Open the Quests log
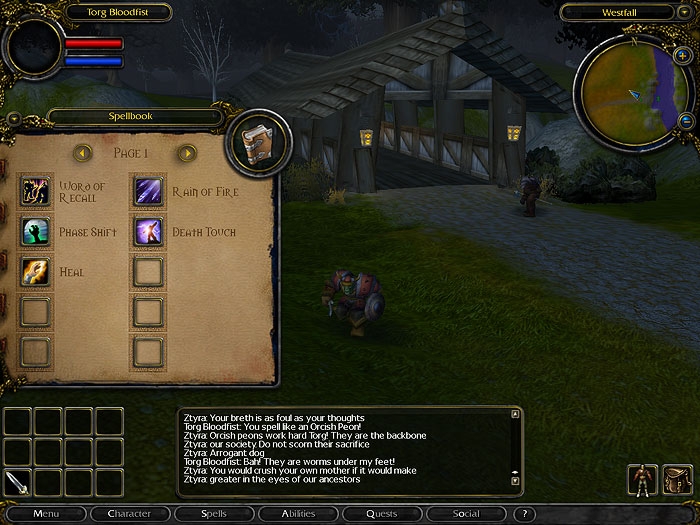 point(381,514)
